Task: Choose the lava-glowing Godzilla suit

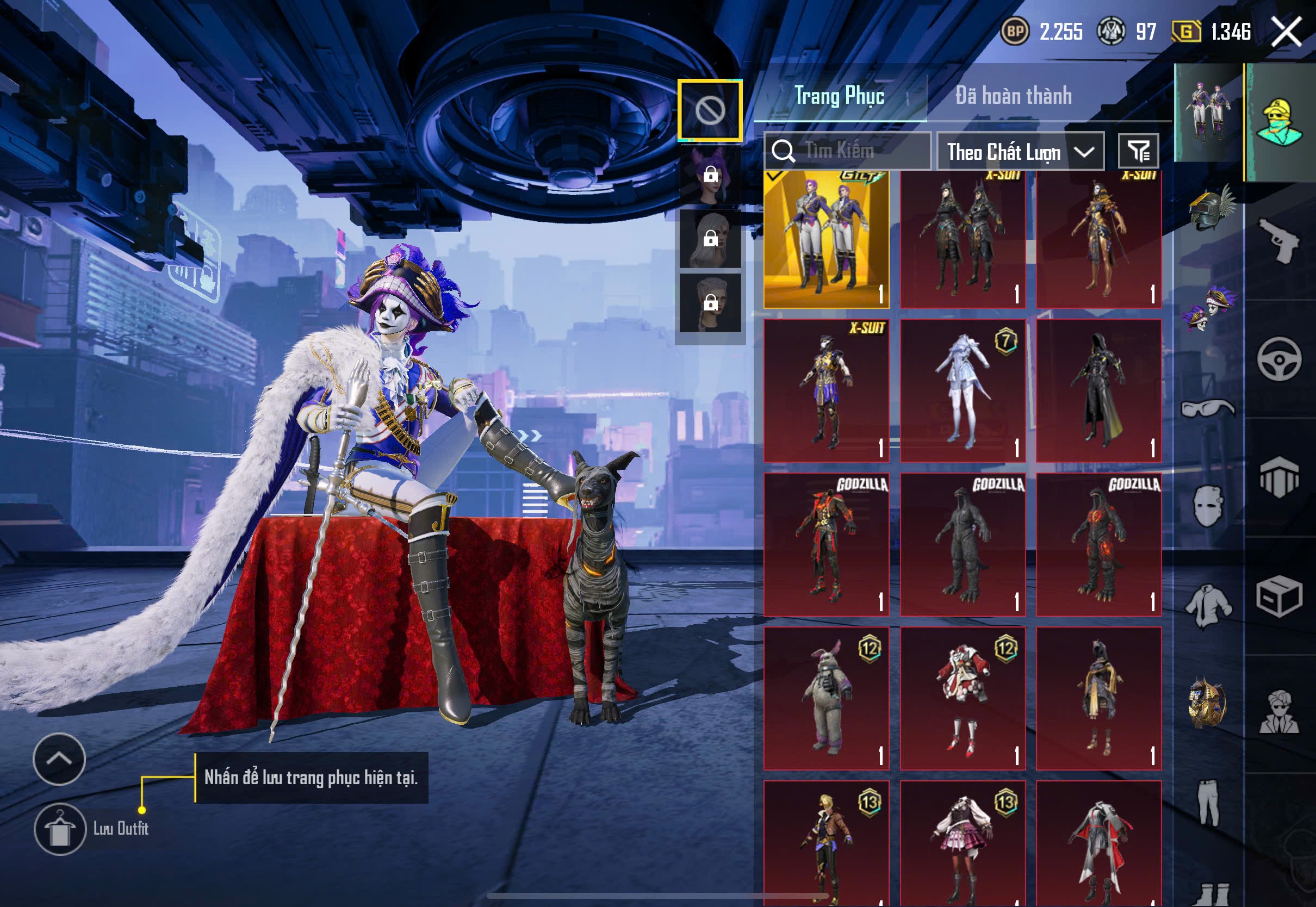Action: point(1098,544)
